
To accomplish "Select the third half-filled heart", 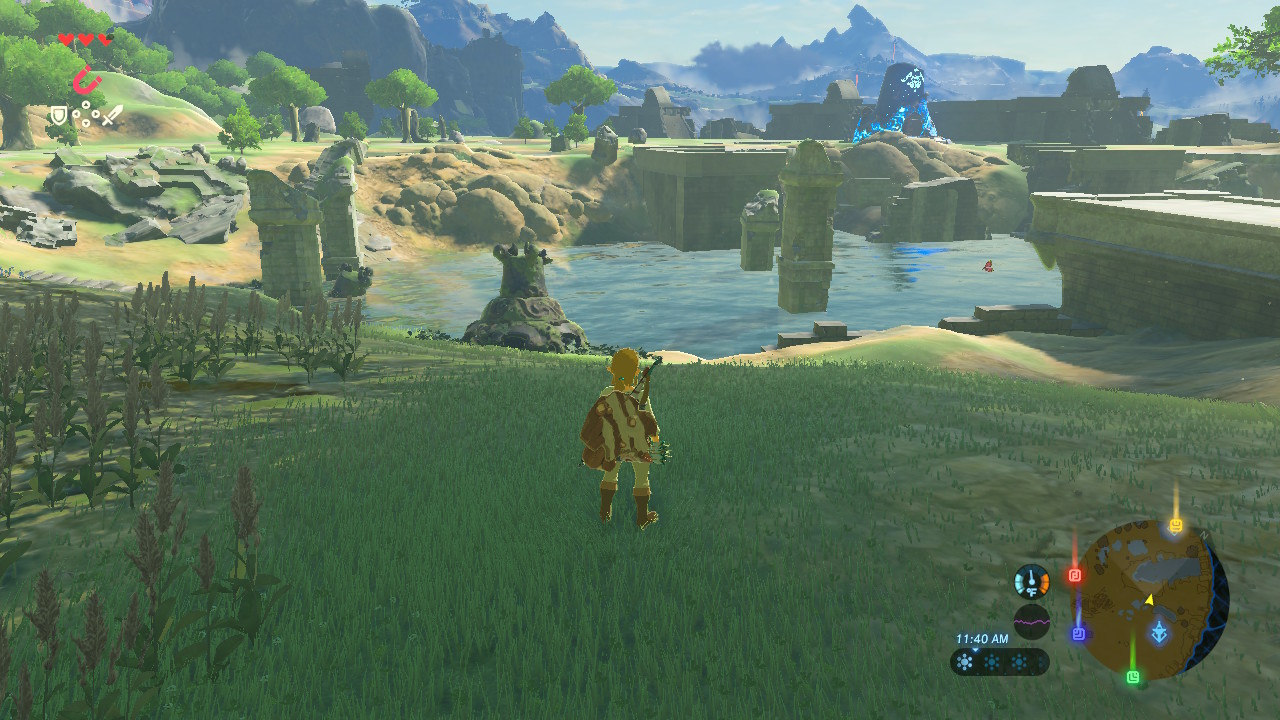I will coord(105,39).
